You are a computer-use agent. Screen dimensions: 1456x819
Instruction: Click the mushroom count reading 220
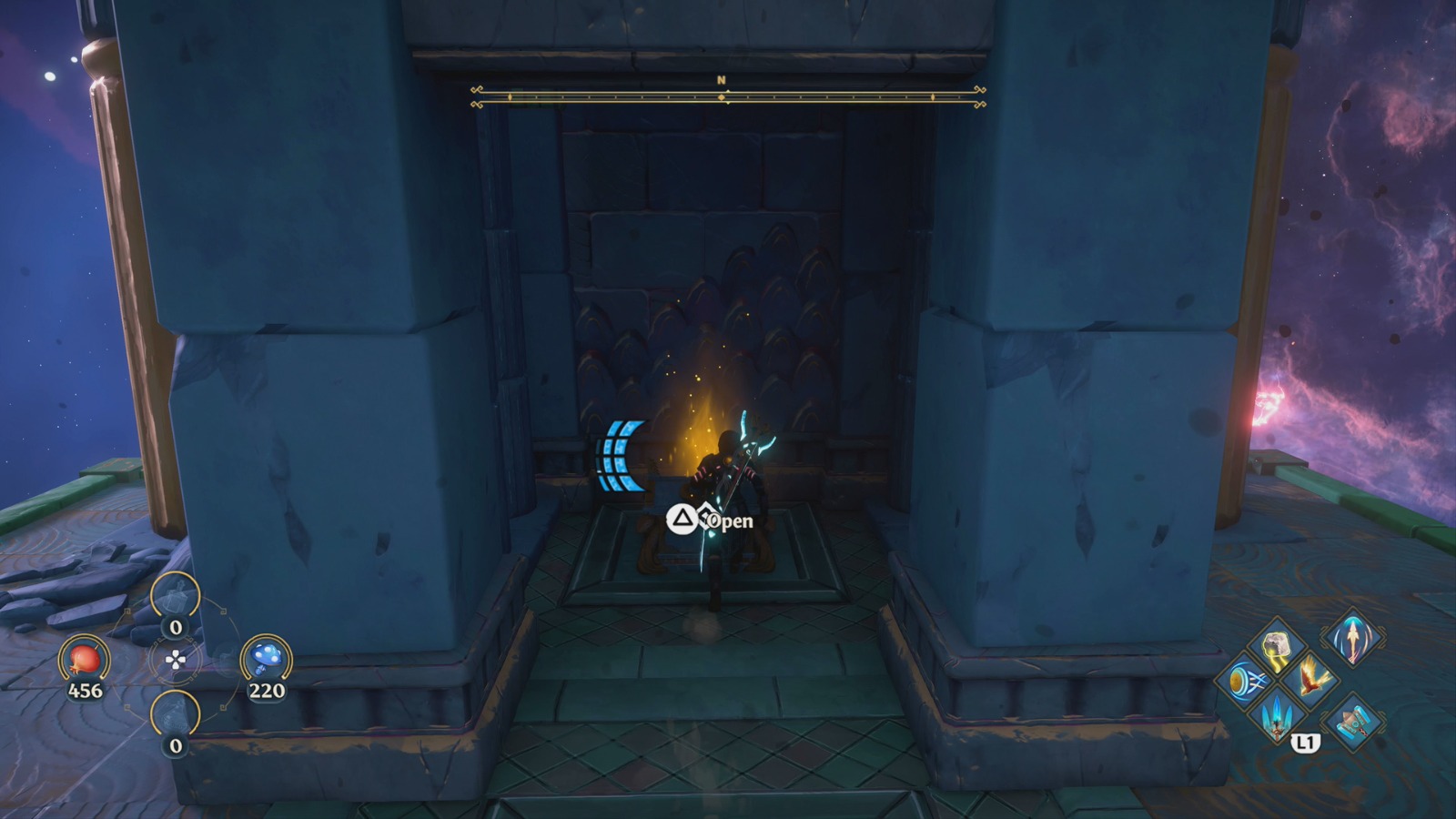click(267, 690)
